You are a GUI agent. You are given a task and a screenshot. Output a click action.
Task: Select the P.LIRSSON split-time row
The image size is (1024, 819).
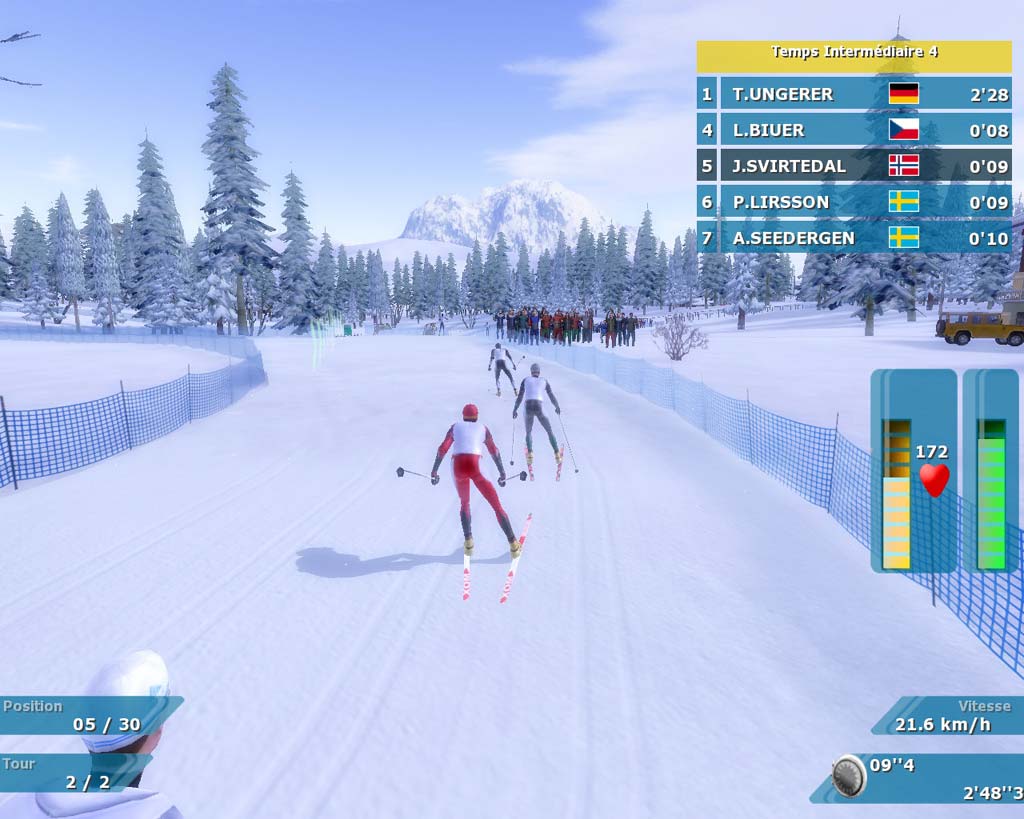pyautogui.click(x=854, y=202)
